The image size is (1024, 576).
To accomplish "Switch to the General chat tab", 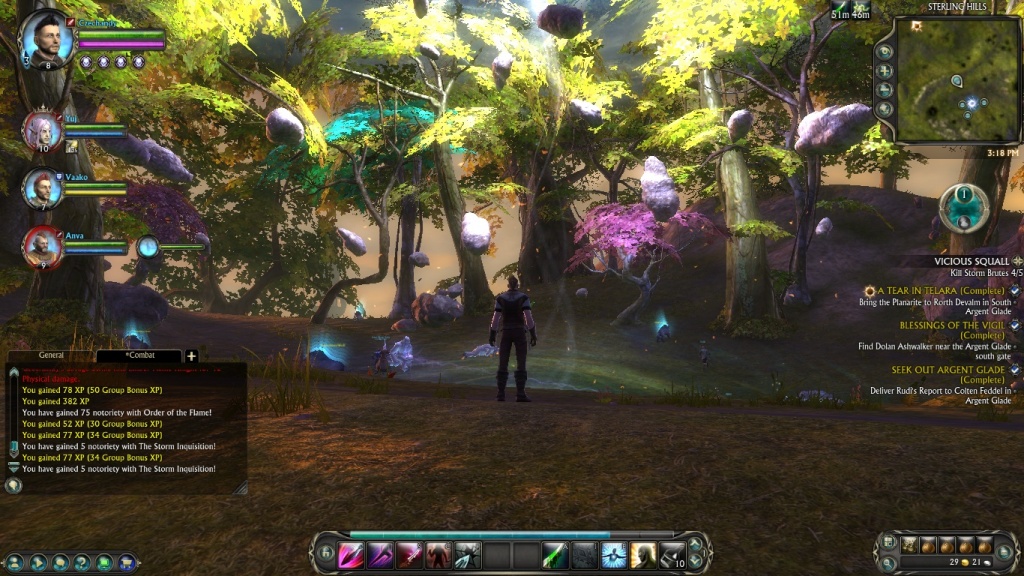I will pyautogui.click(x=52, y=355).
